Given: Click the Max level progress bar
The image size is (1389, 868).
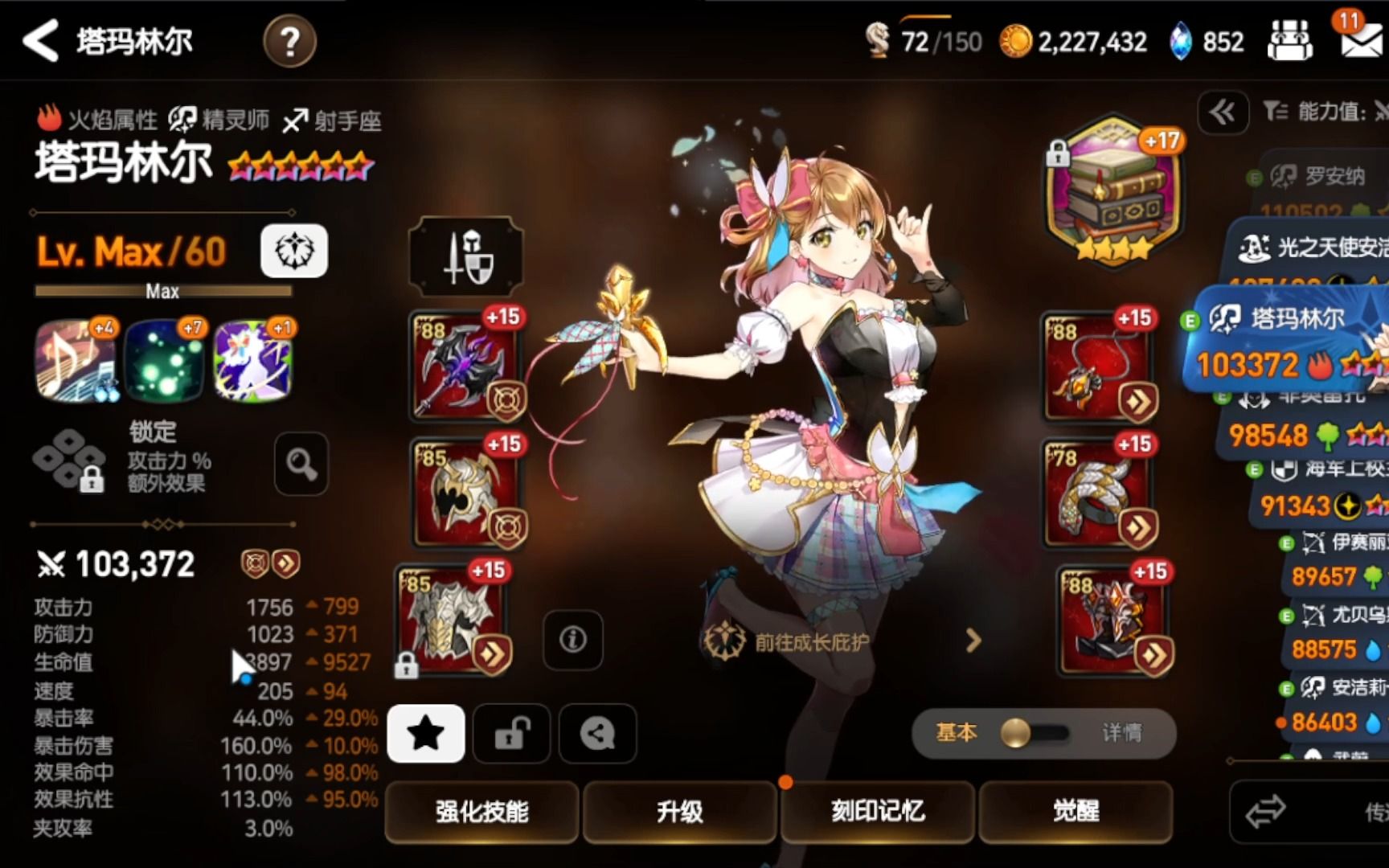Looking at the screenshot, I should [x=162, y=291].
